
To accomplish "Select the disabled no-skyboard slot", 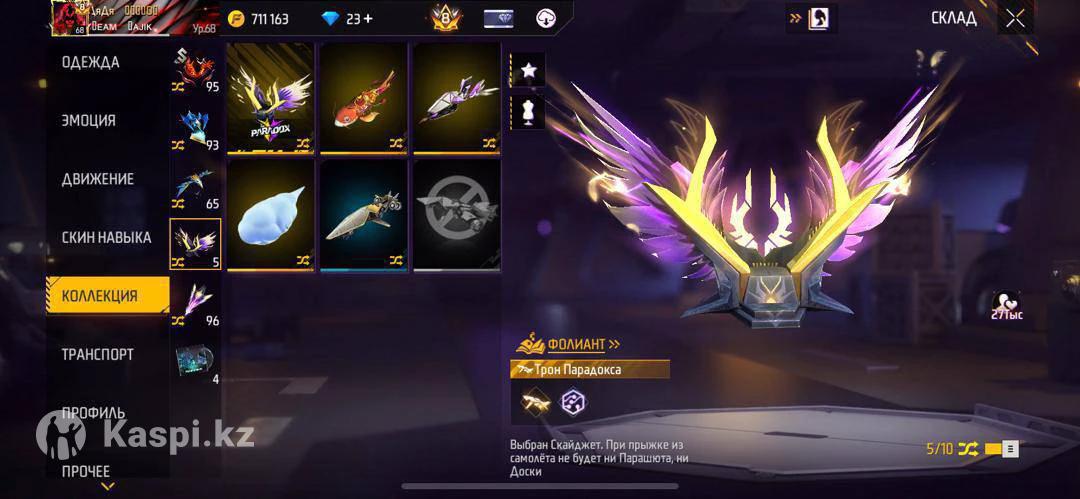I will pos(456,214).
